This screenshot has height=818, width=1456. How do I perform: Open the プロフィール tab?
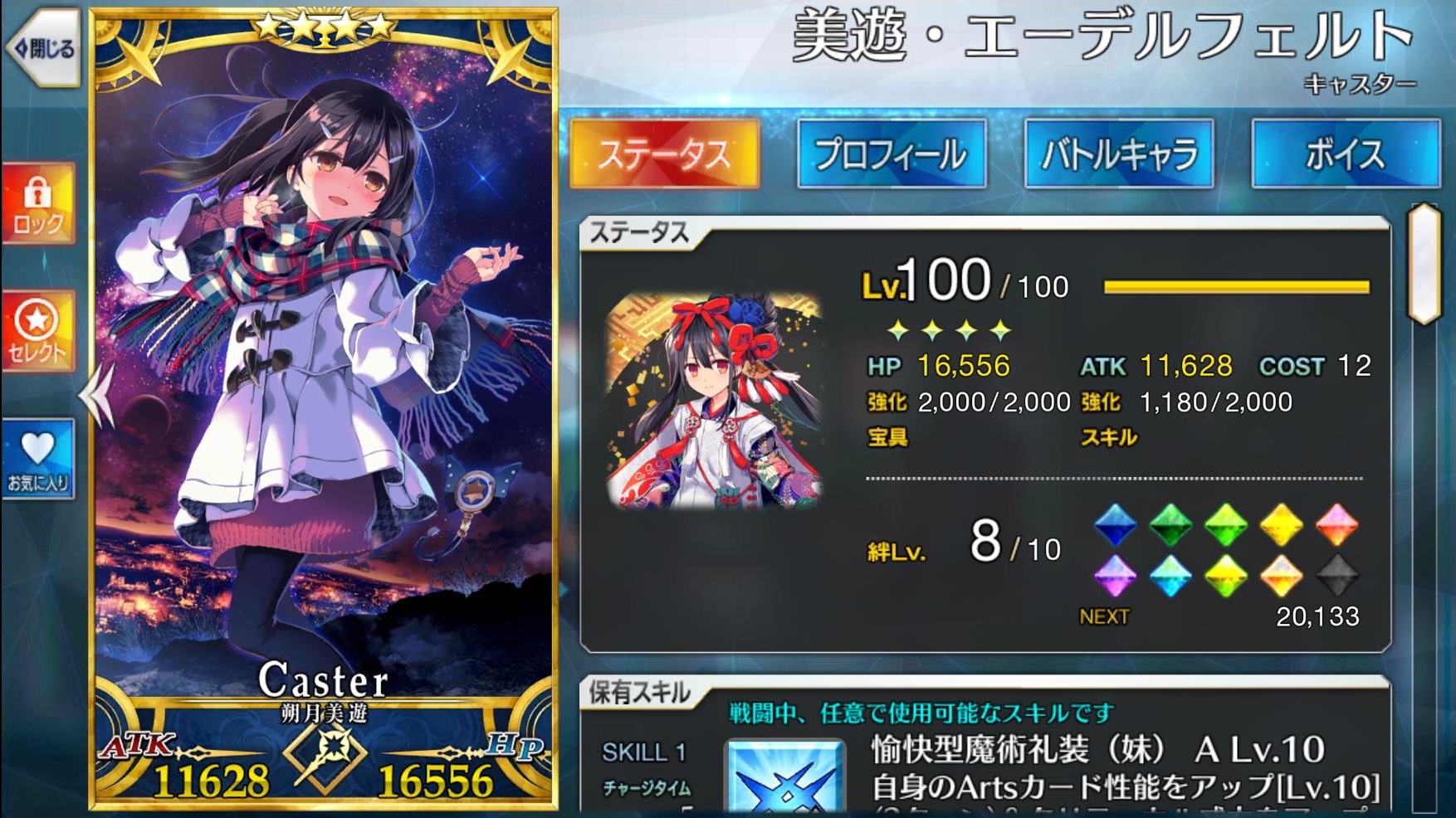pyautogui.click(x=892, y=154)
